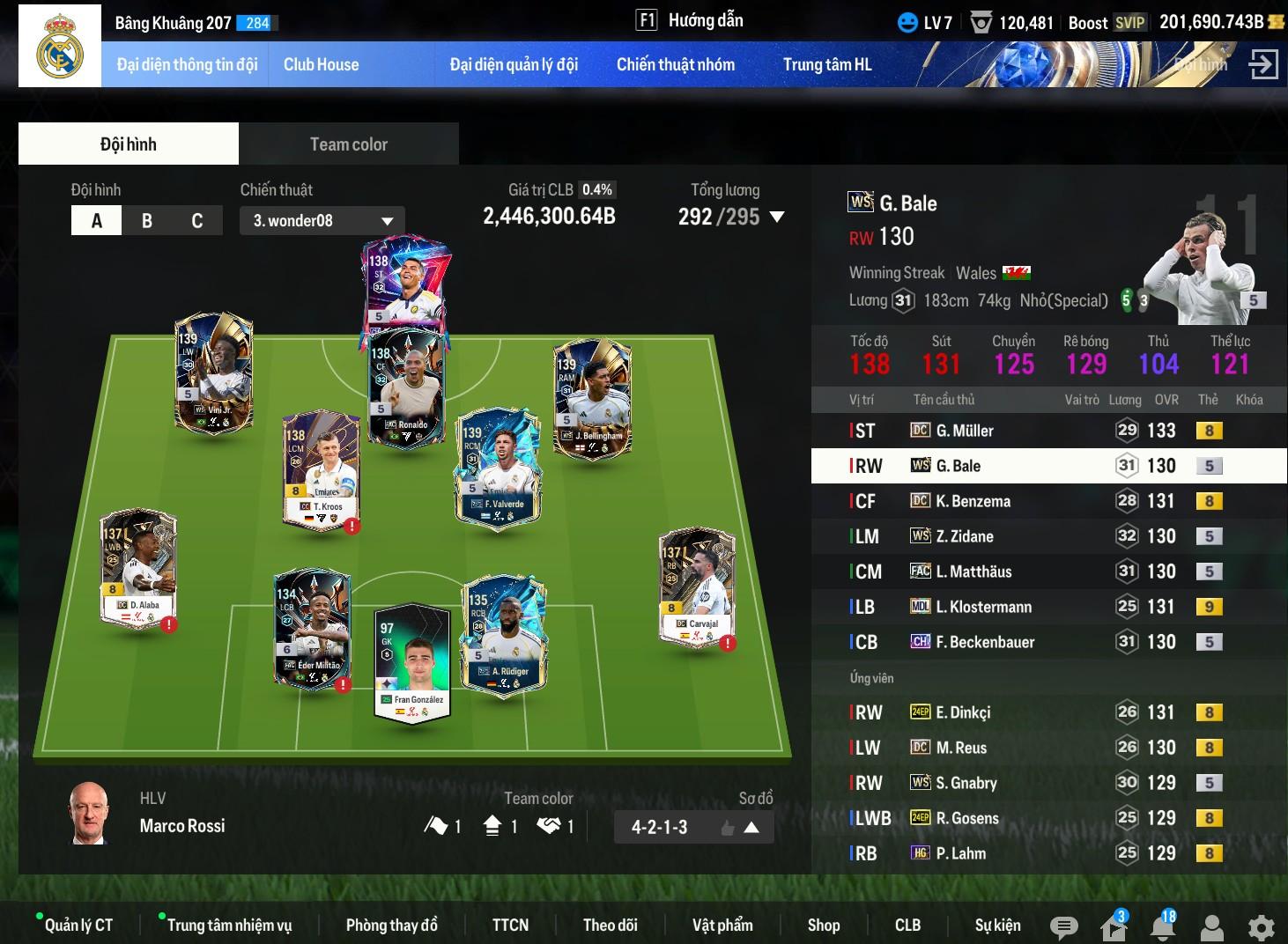Screen dimensions: 1288x944
Task: Click the exit door icon
Action: click(1263, 64)
